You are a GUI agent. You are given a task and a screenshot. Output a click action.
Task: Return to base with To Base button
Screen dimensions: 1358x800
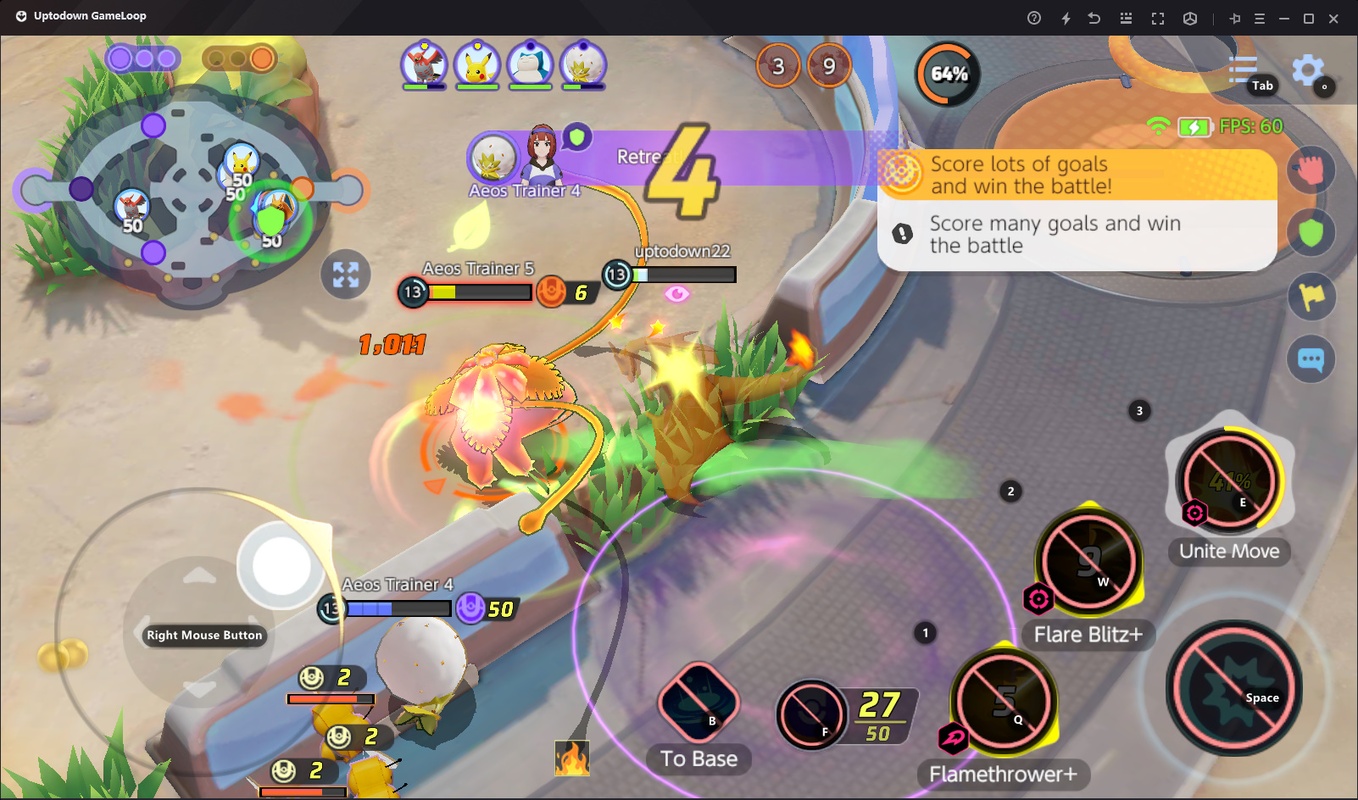point(698,702)
